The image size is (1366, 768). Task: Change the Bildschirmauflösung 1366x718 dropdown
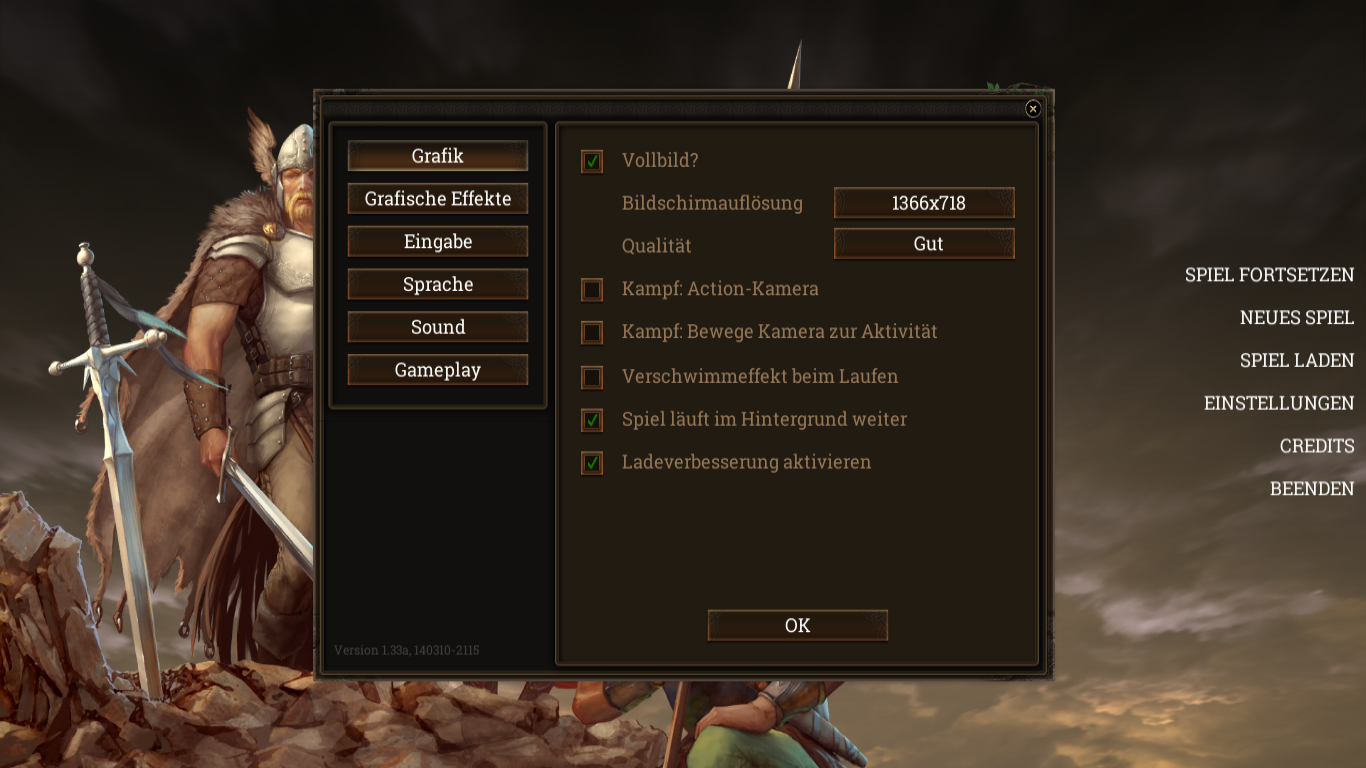click(x=924, y=203)
